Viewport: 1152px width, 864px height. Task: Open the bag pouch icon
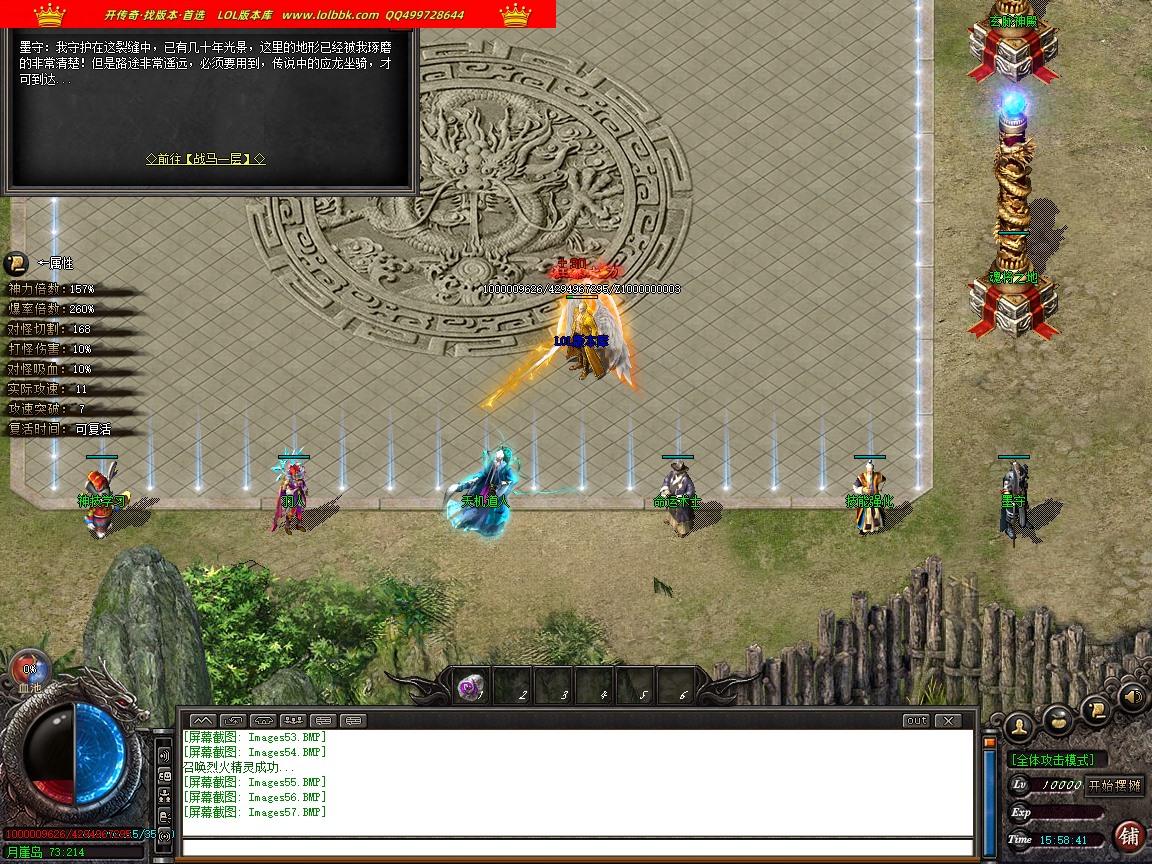[x=1058, y=717]
